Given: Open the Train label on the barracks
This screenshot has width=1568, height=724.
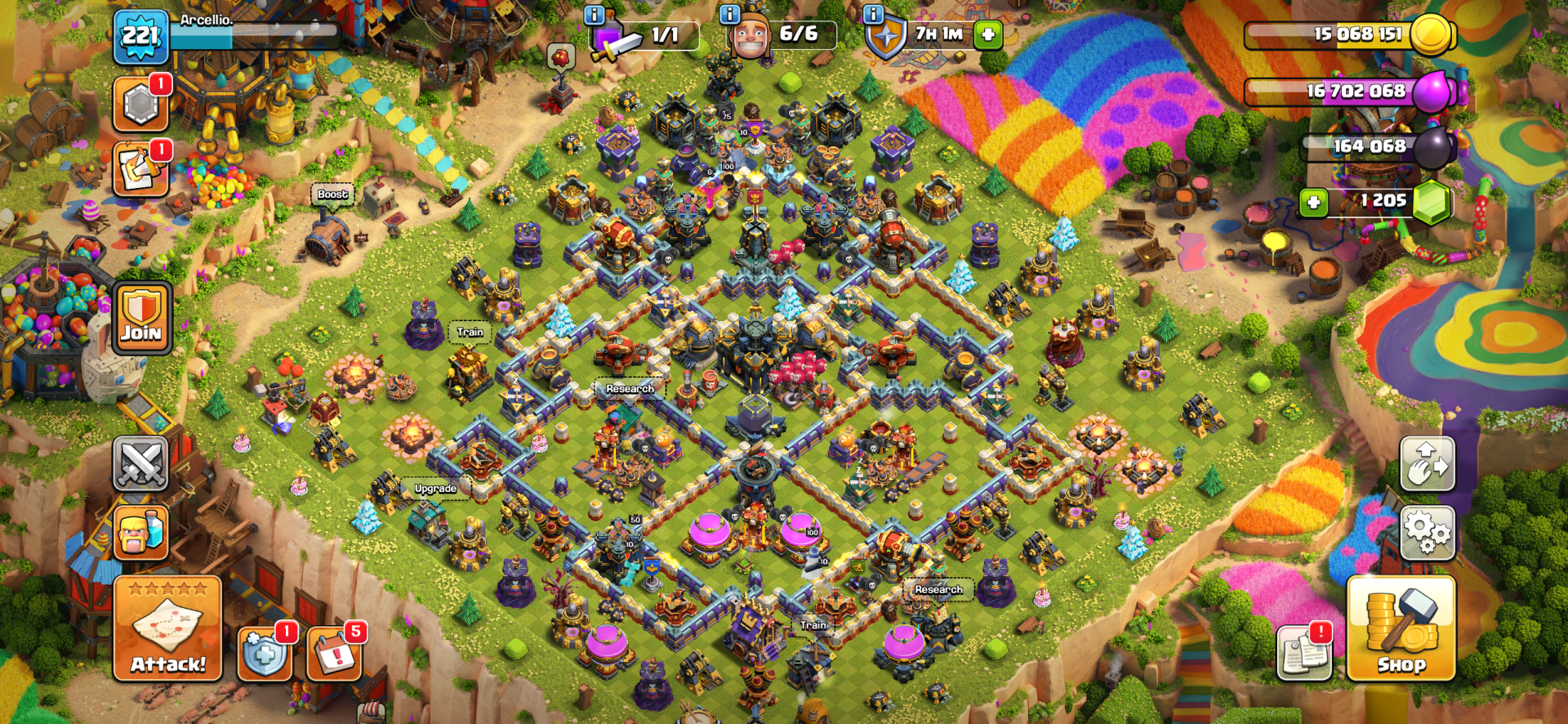Looking at the screenshot, I should [x=467, y=332].
